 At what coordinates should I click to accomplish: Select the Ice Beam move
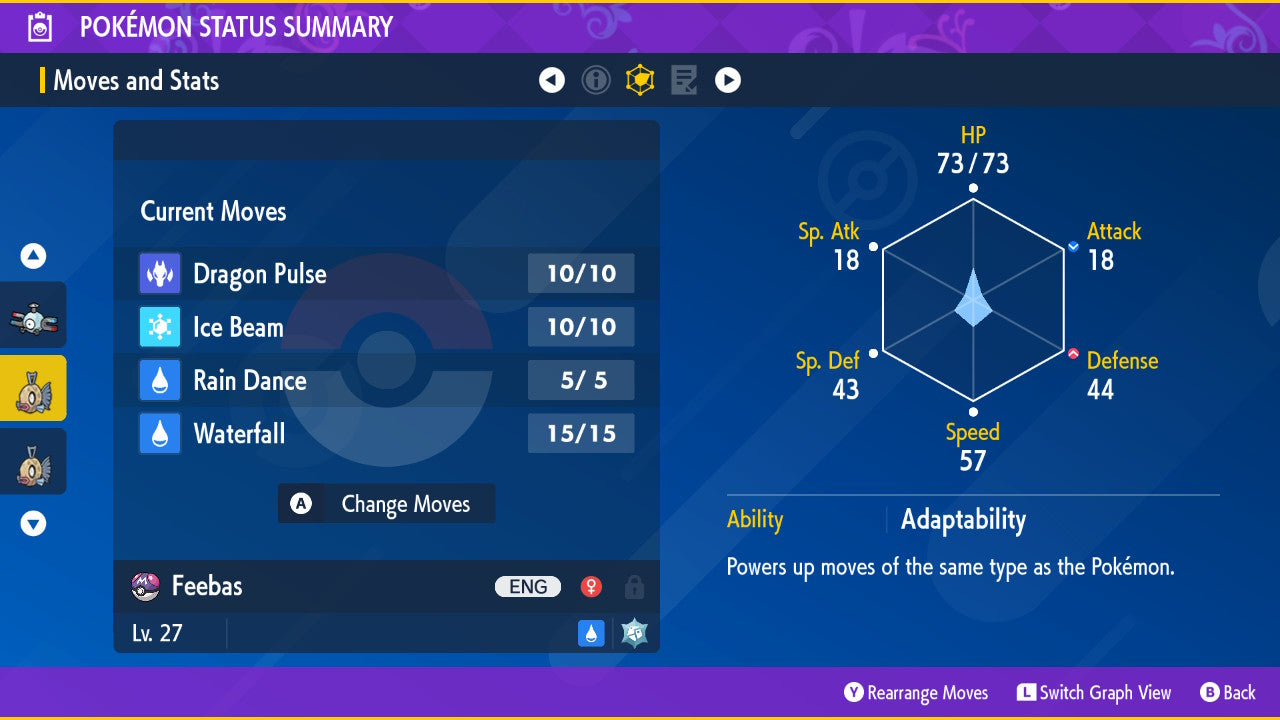click(x=386, y=327)
